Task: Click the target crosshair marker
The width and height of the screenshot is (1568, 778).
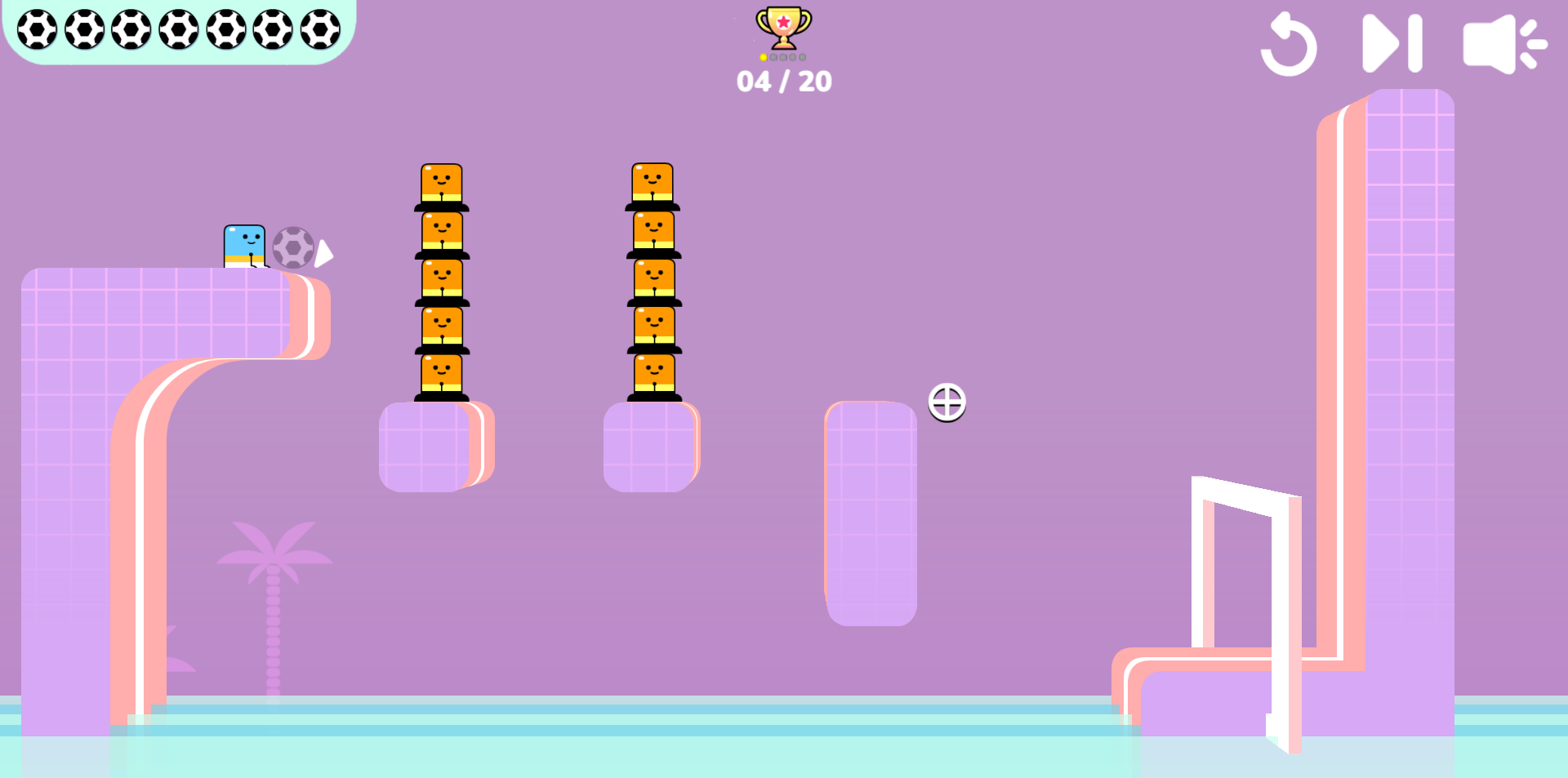Action: coord(947,402)
